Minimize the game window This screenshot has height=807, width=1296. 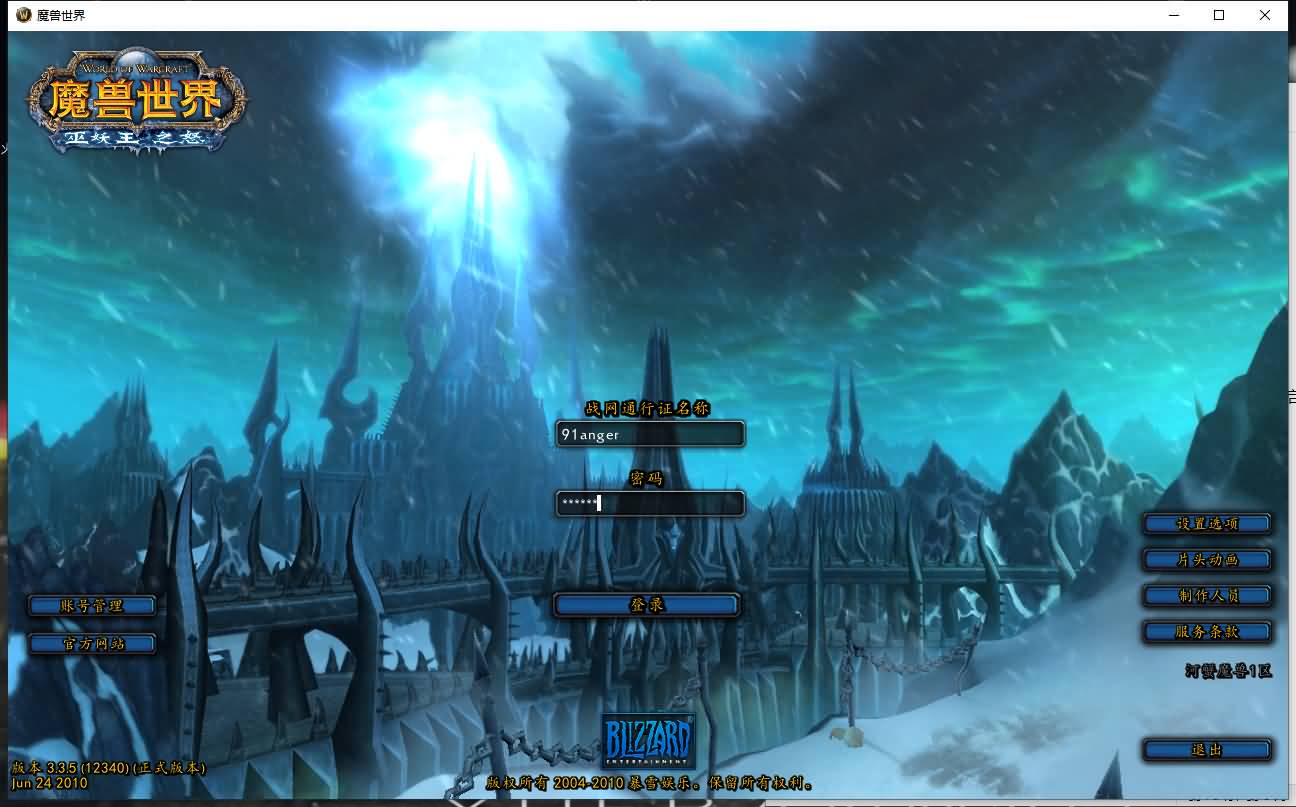coord(1173,15)
